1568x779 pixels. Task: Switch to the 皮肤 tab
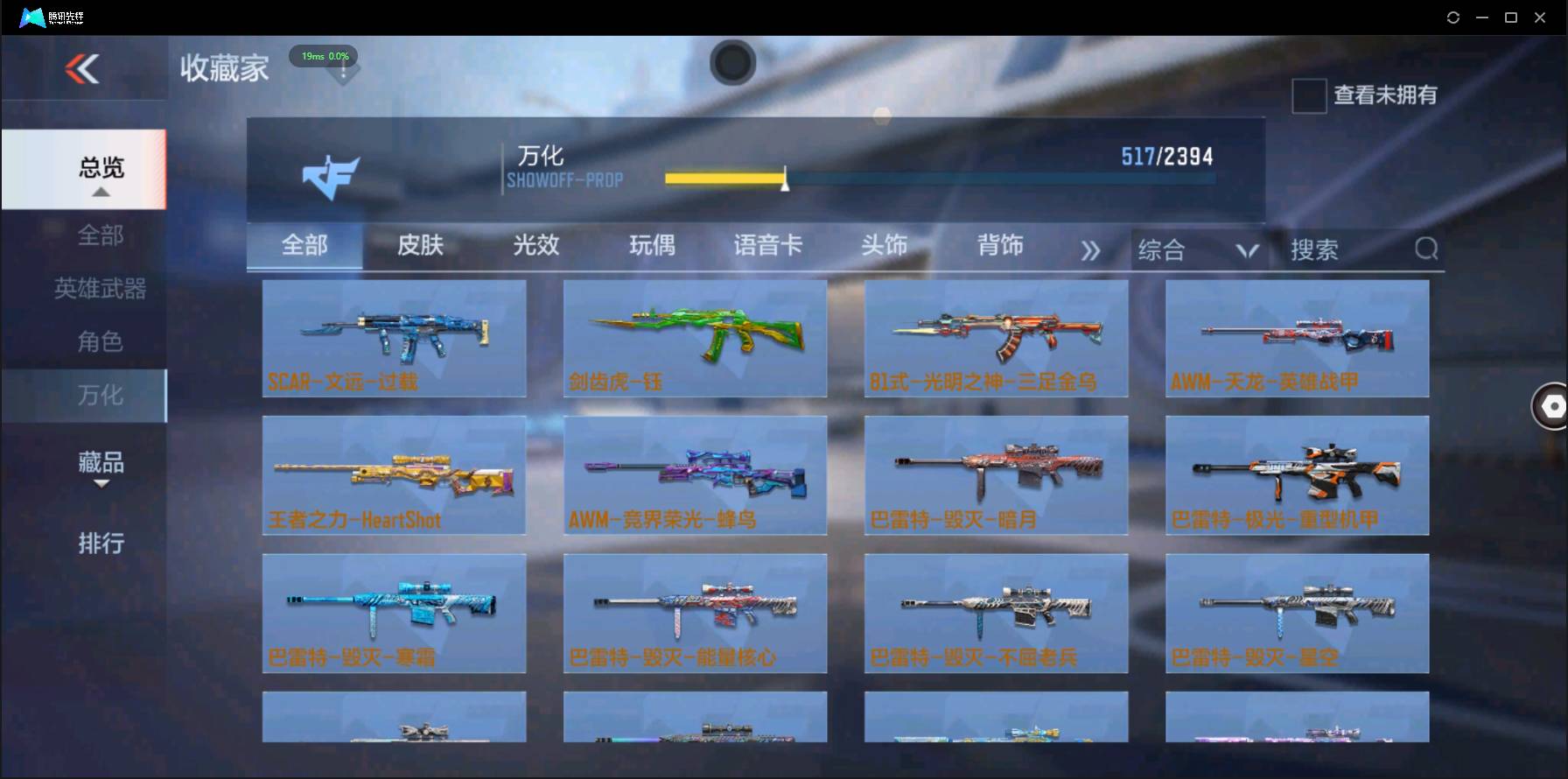pyautogui.click(x=420, y=246)
